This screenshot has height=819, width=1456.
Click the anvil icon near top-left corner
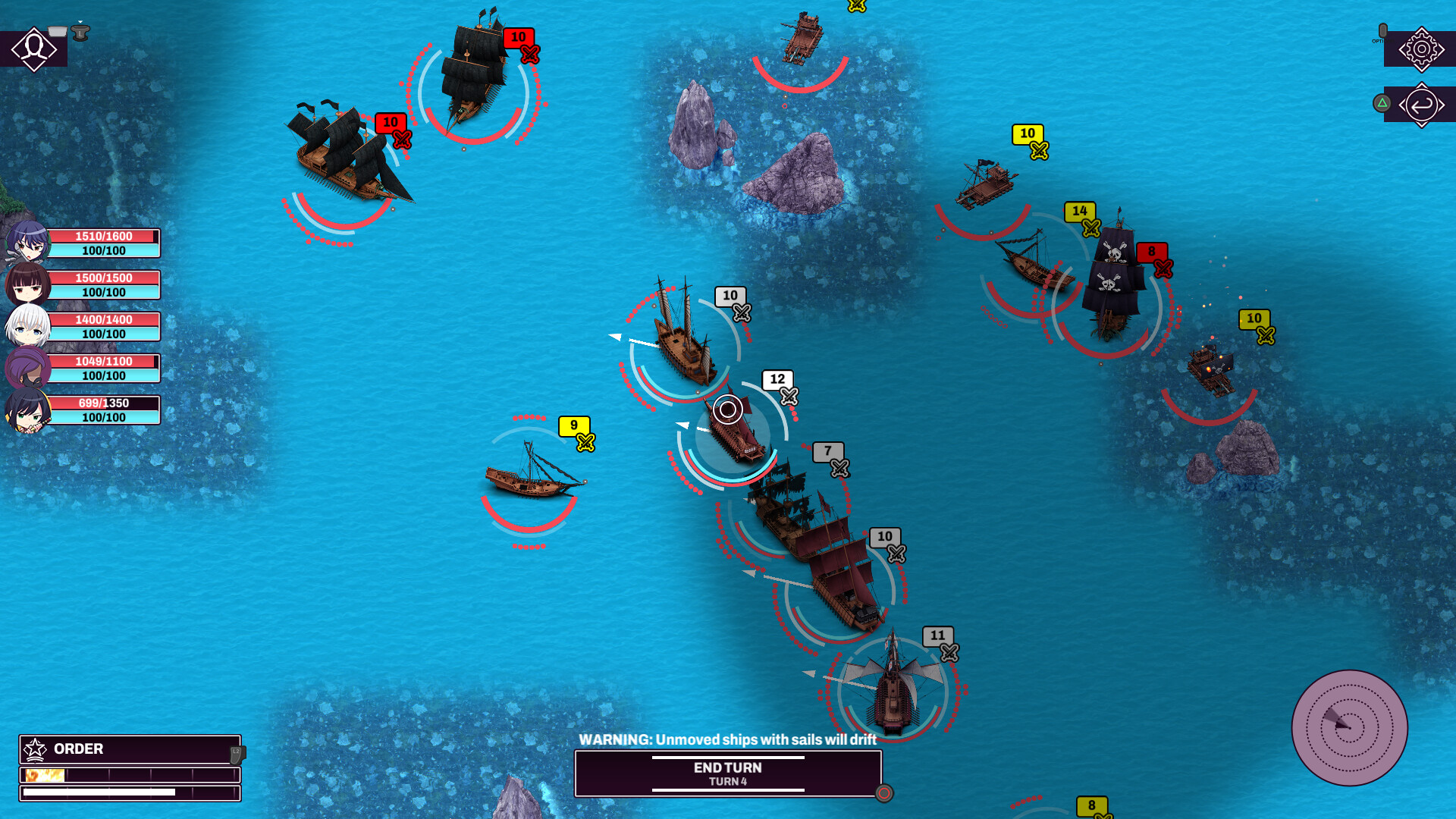point(80,33)
